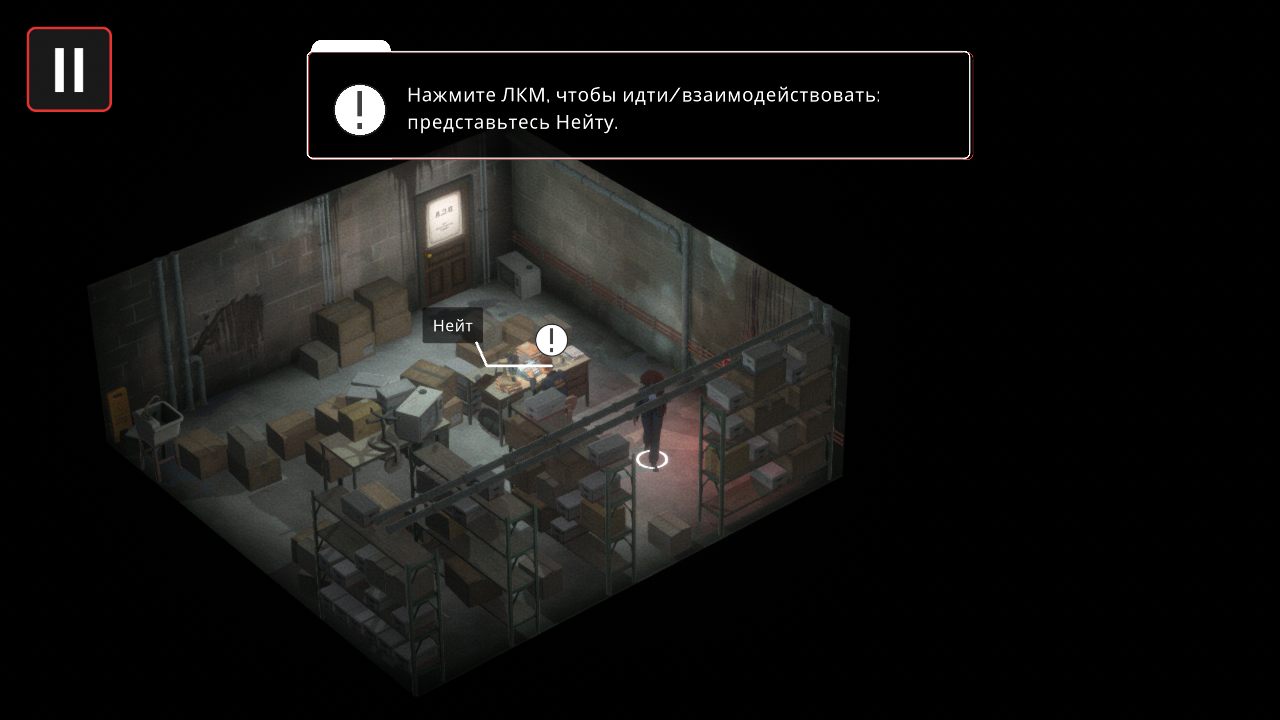The width and height of the screenshot is (1280, 720).
Task: Click the white tab peeking above the notification
Action: pyautogui.click(x=350, y=47)
